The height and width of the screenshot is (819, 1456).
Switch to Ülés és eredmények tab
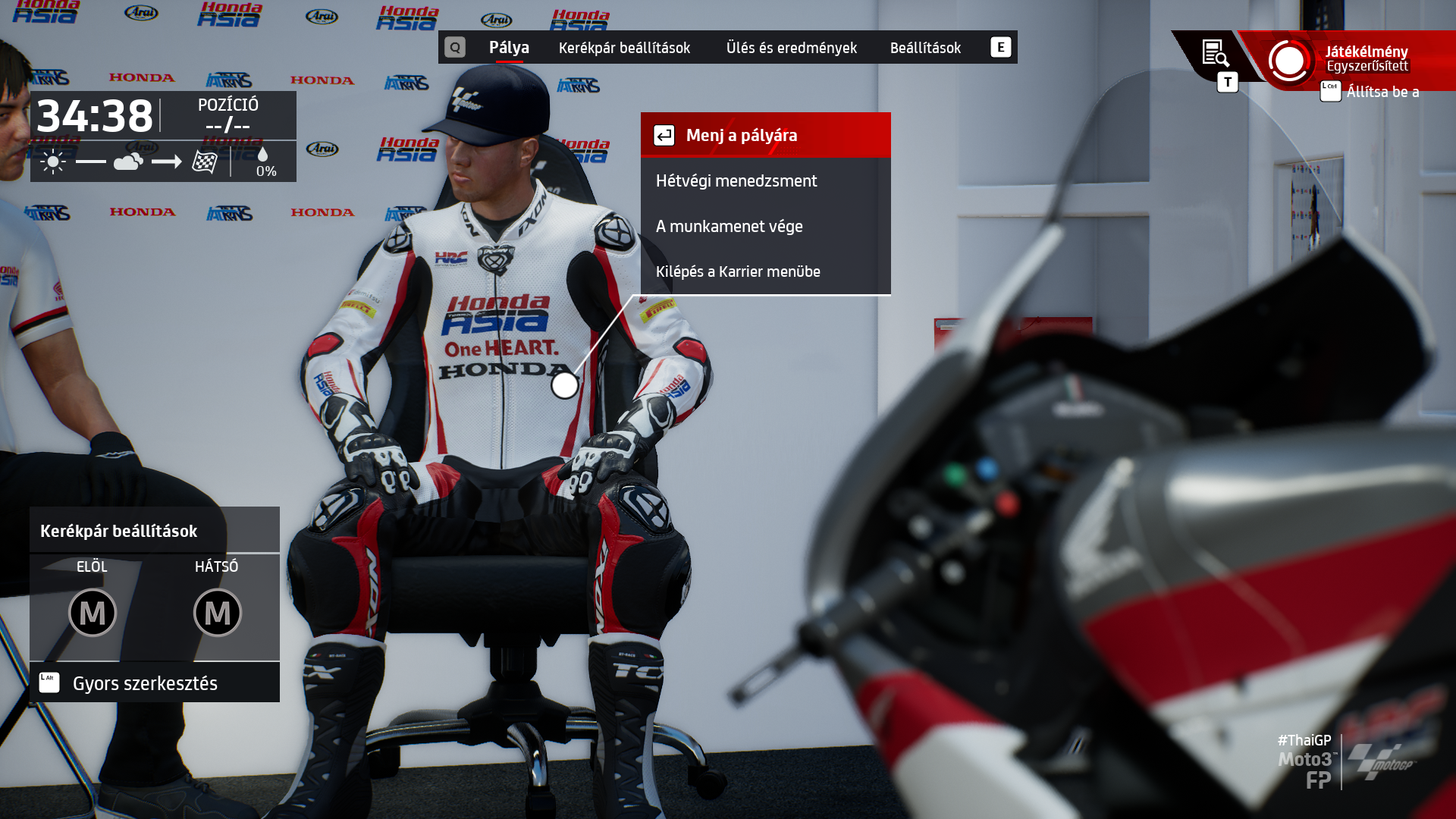(x=791, y=48)
